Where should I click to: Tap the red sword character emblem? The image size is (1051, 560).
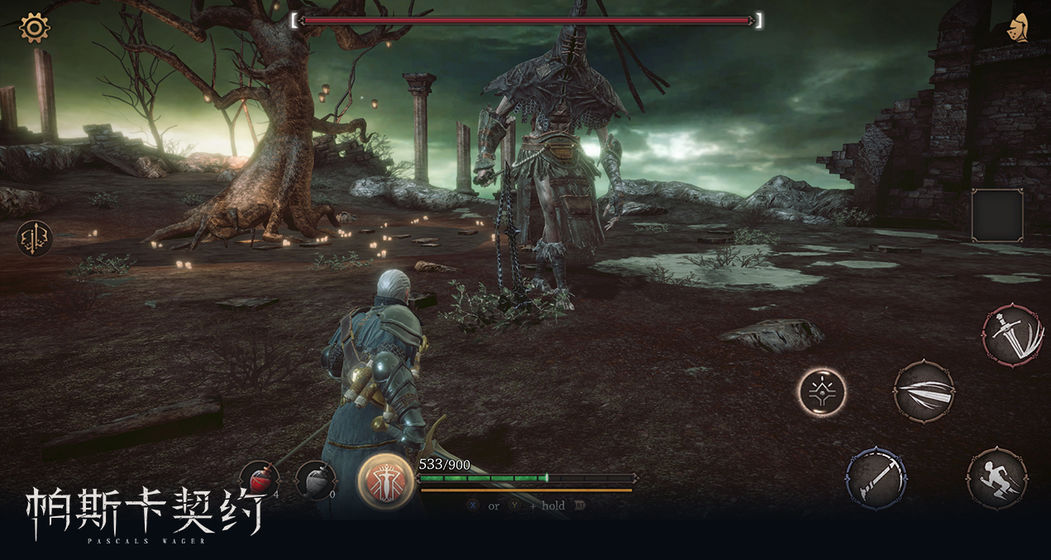click(386, 482)
